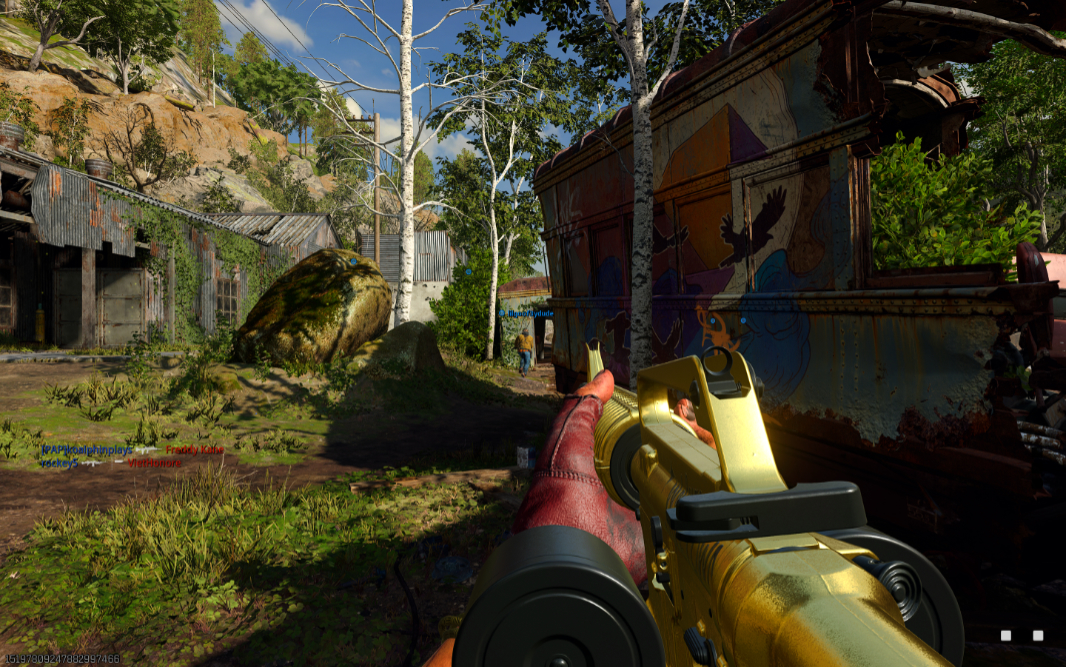
Task: Select the rockey5 kill feed entry
Action: 60,463
